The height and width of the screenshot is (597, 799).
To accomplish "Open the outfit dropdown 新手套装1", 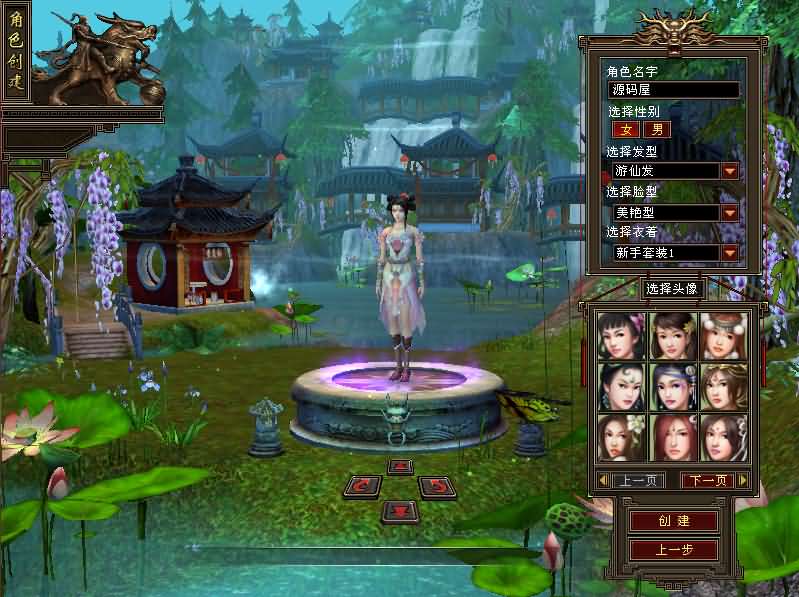I will pos(730,253).
